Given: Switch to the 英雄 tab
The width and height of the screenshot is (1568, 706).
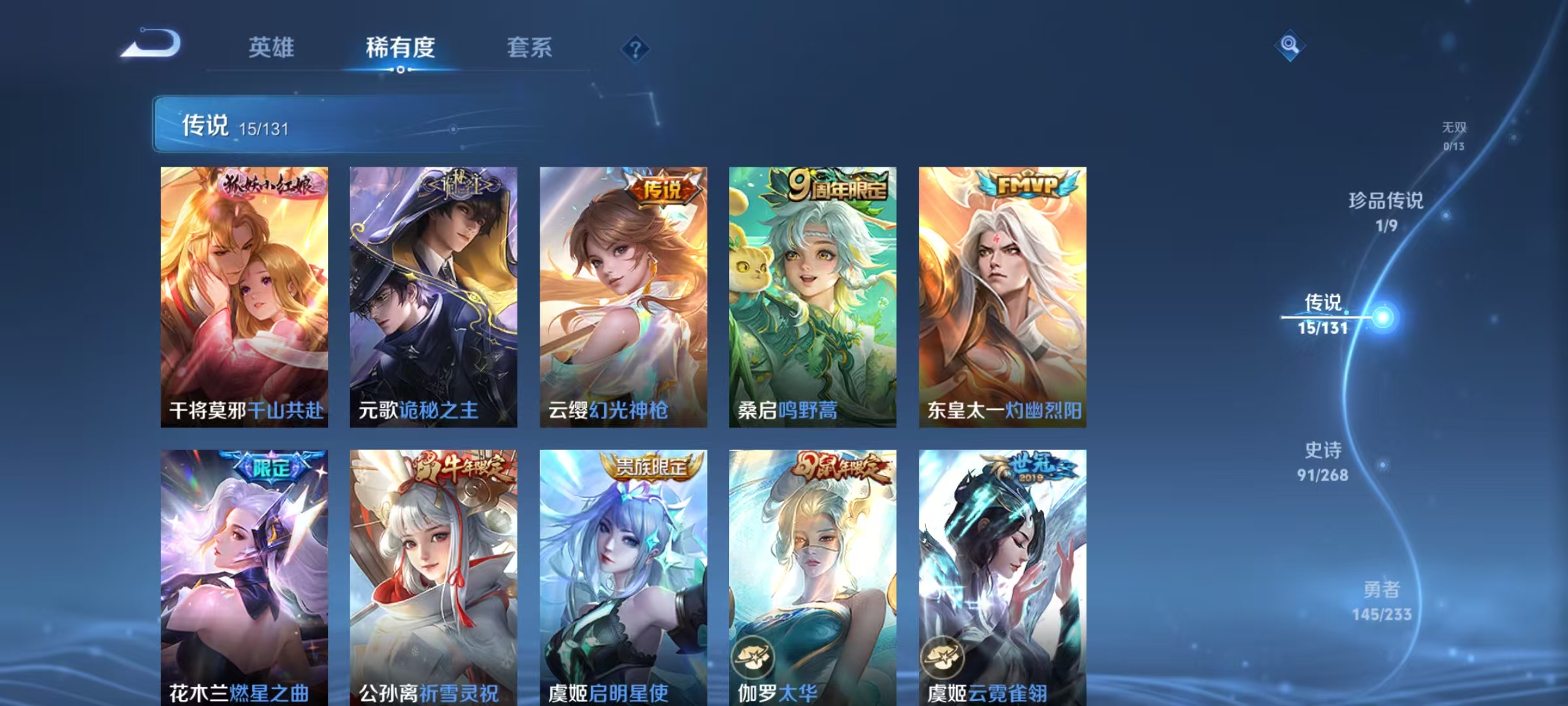Looking at the screenshot, I should pyautogui.click(x=272, y=47).
